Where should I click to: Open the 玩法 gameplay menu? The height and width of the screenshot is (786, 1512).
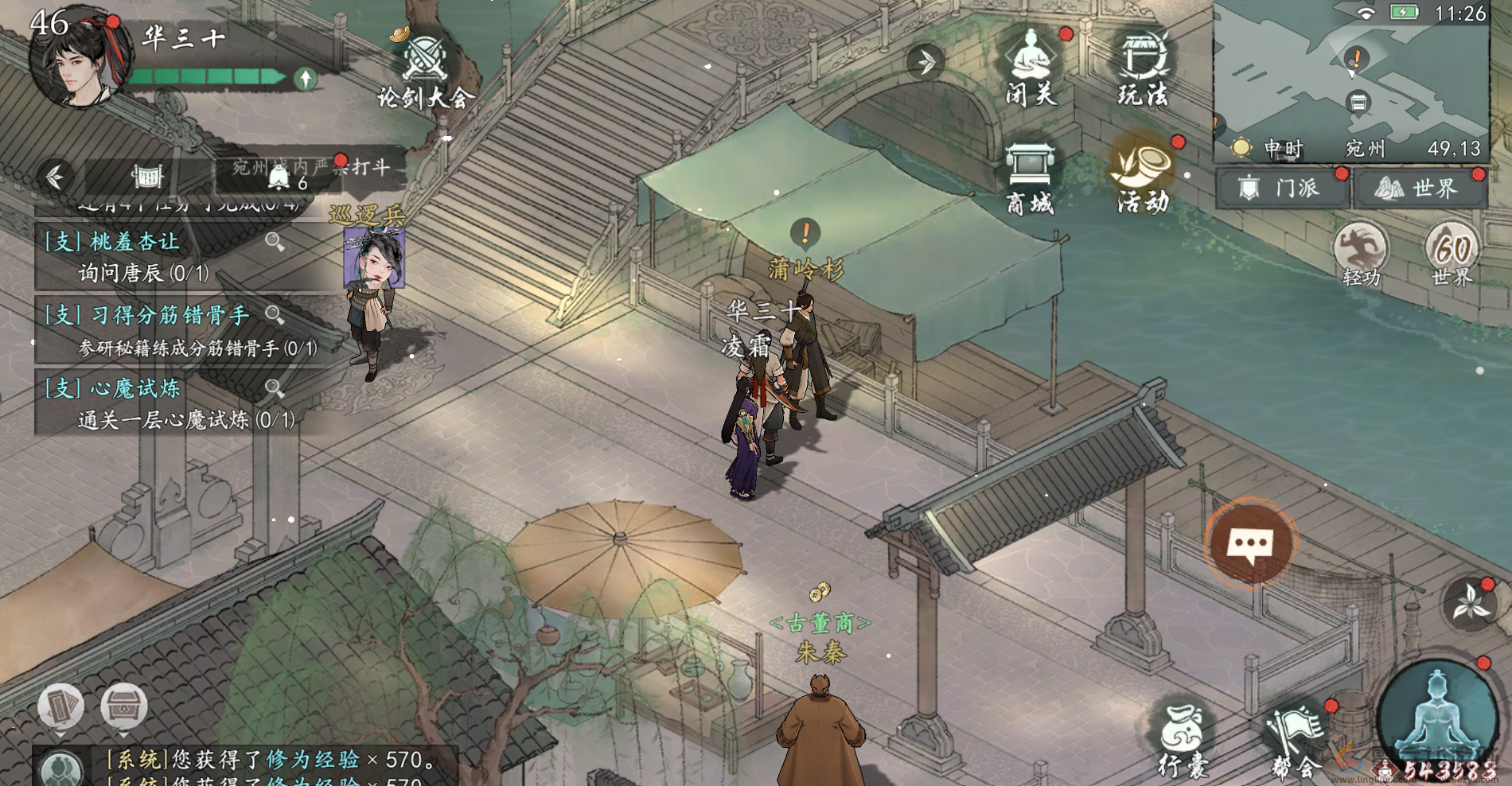pyautogui.click(x=1144, y=68)
